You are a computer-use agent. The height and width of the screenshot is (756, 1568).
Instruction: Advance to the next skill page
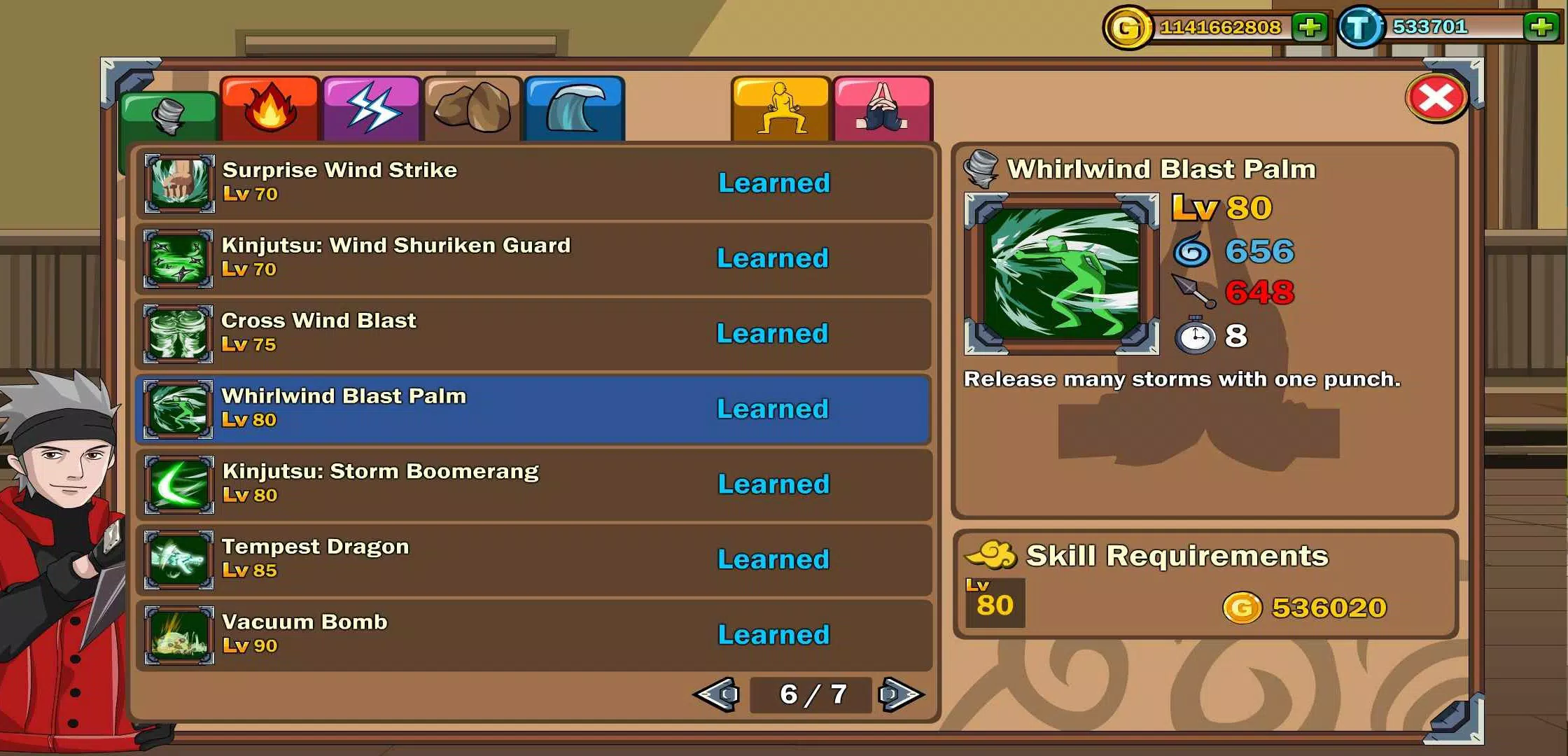(x=901, y=694)
